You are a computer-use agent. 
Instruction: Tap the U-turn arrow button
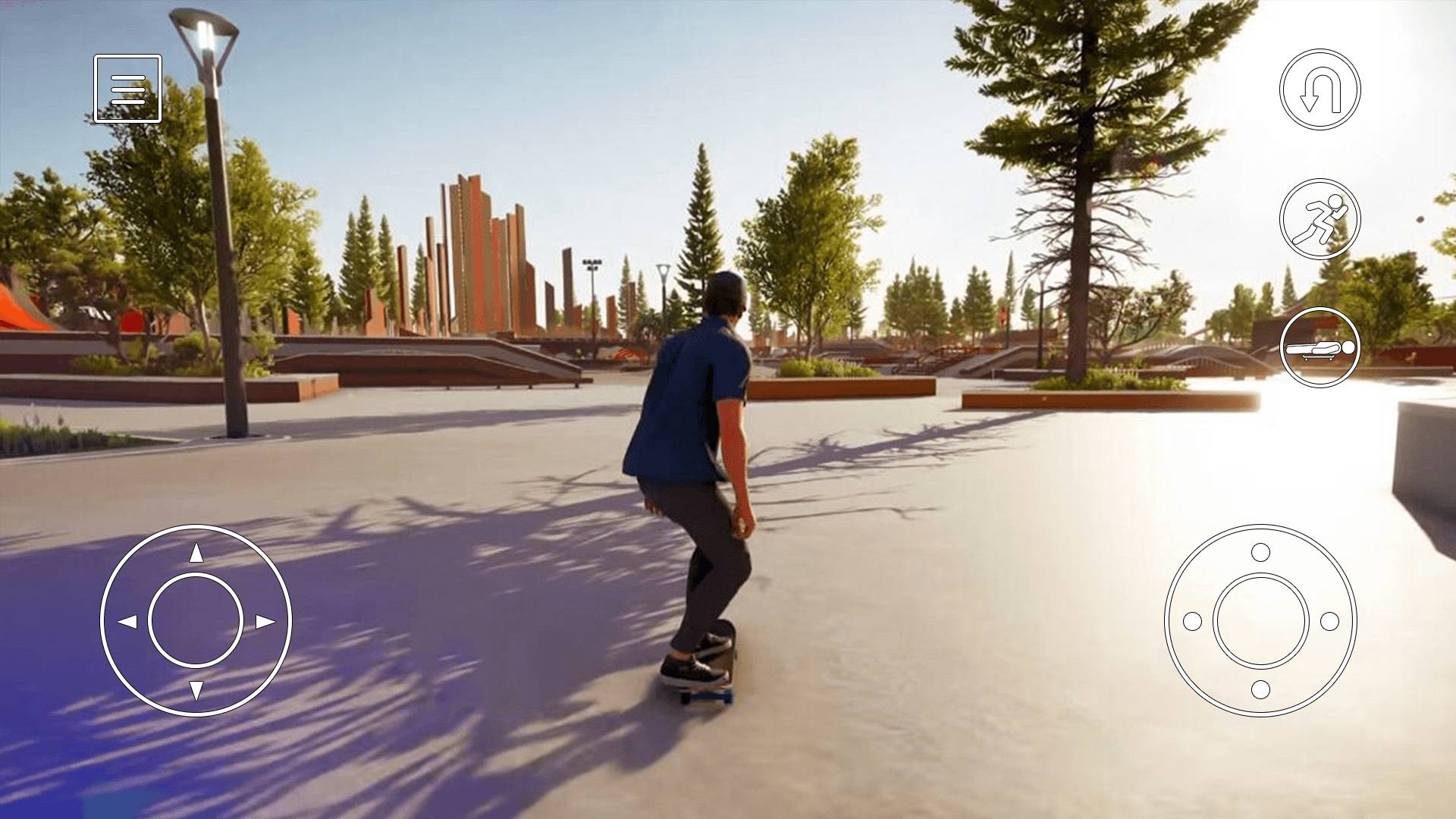tap(1319, 89)
